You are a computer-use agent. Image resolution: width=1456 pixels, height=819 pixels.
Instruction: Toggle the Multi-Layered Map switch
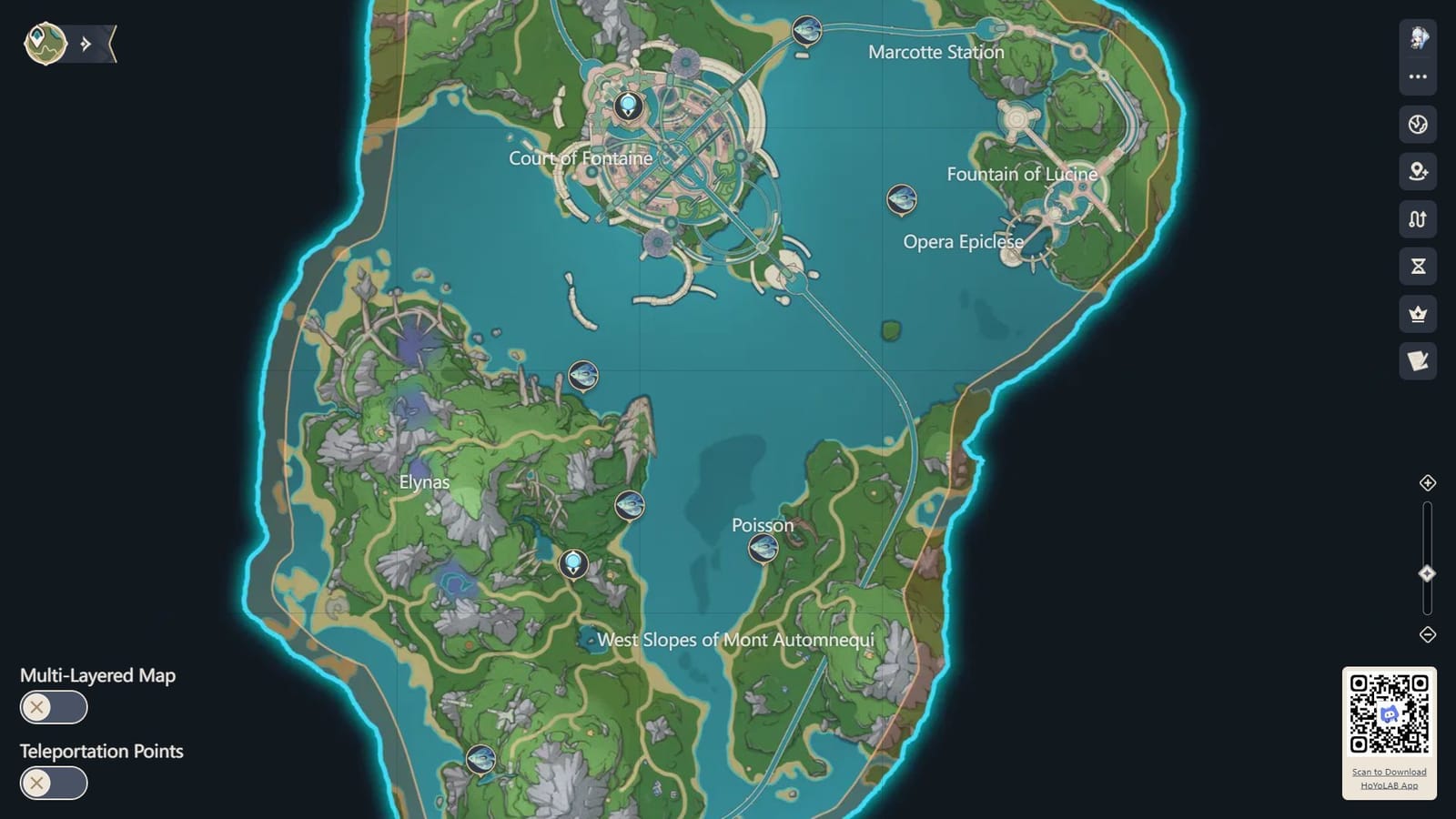pos(53,707)
